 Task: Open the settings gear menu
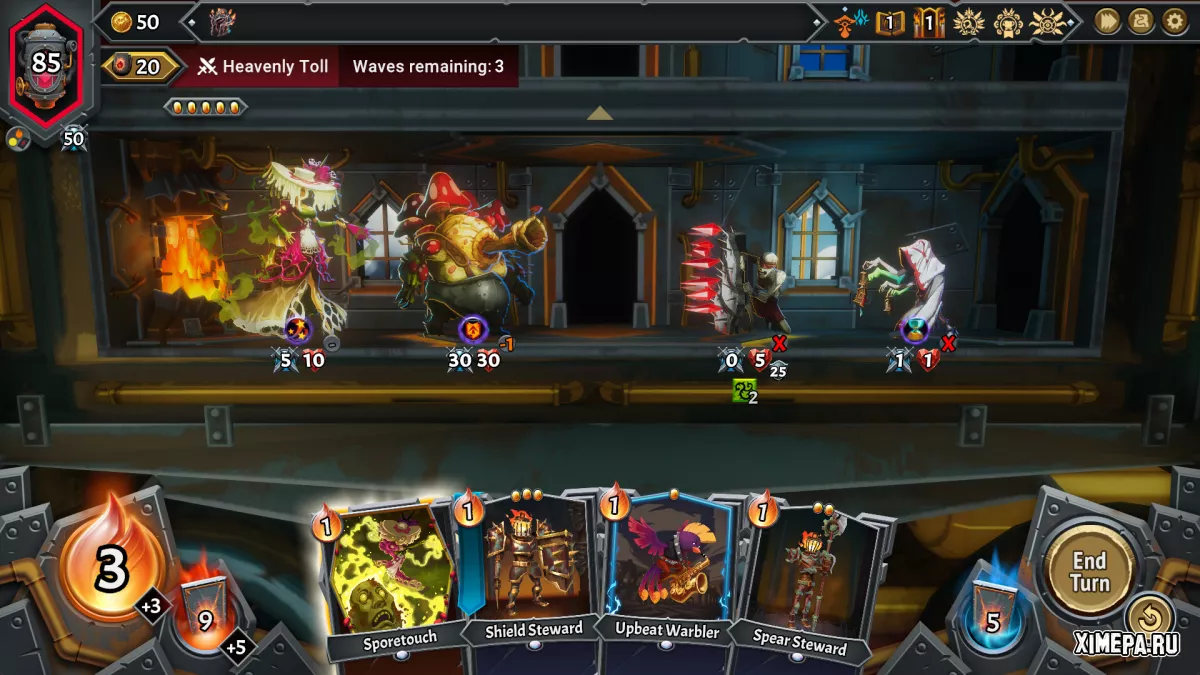coord(1174,21)
